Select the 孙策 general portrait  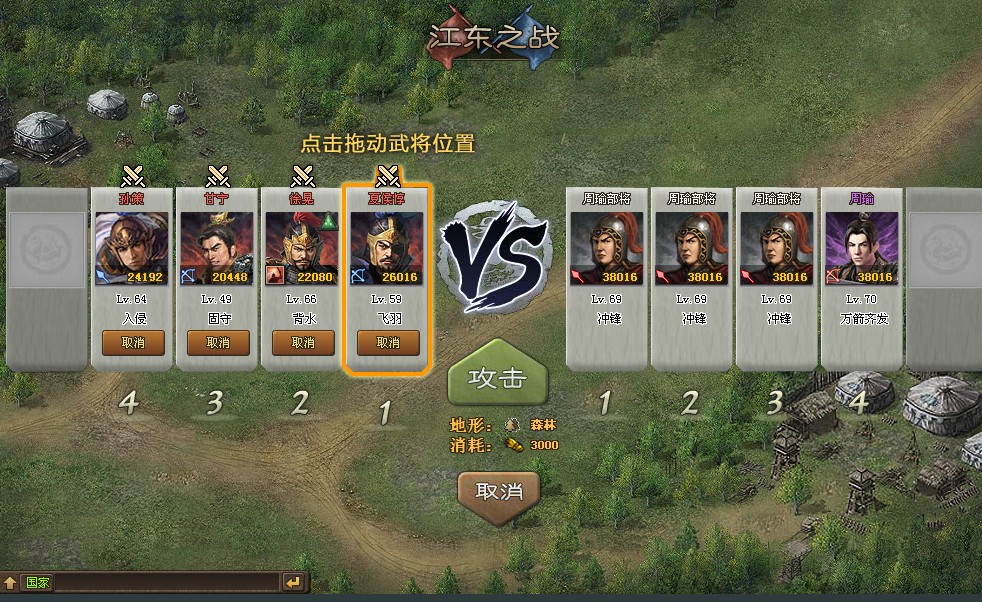click(133, 249)
